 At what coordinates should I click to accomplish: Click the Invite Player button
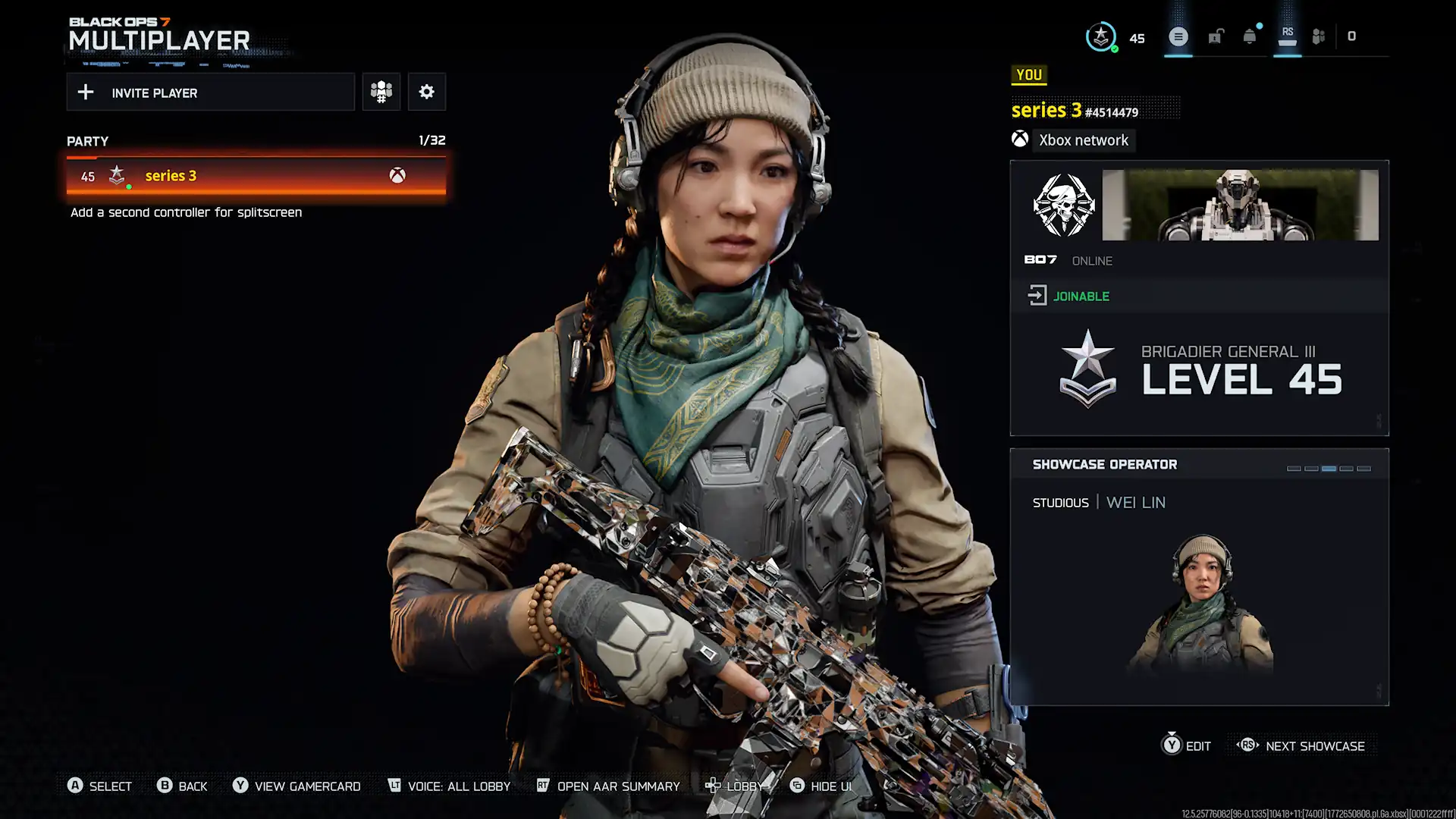(211, 92)
